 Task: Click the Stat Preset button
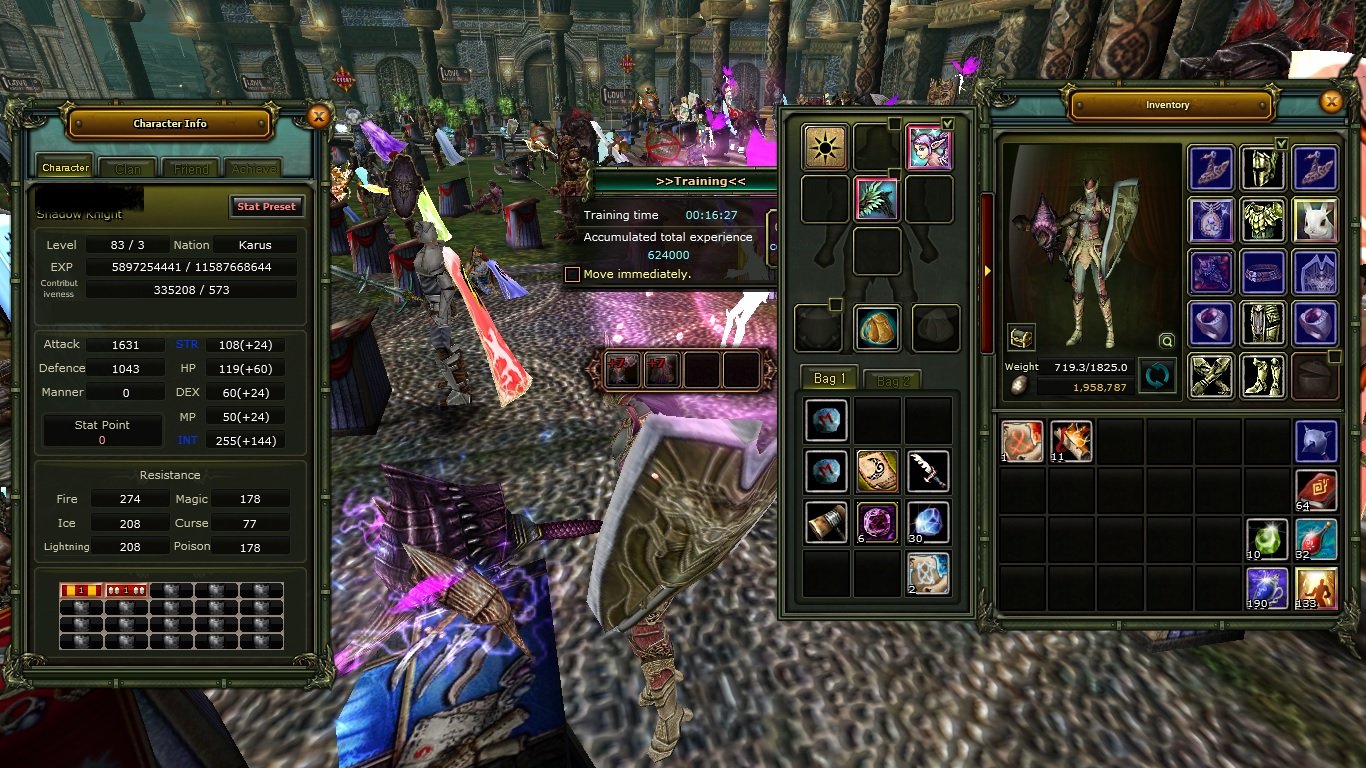(x=266, y=206)
